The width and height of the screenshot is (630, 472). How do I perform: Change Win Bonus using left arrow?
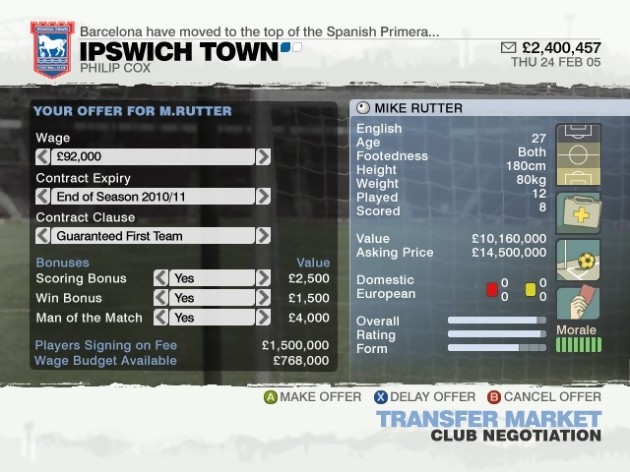160,298
